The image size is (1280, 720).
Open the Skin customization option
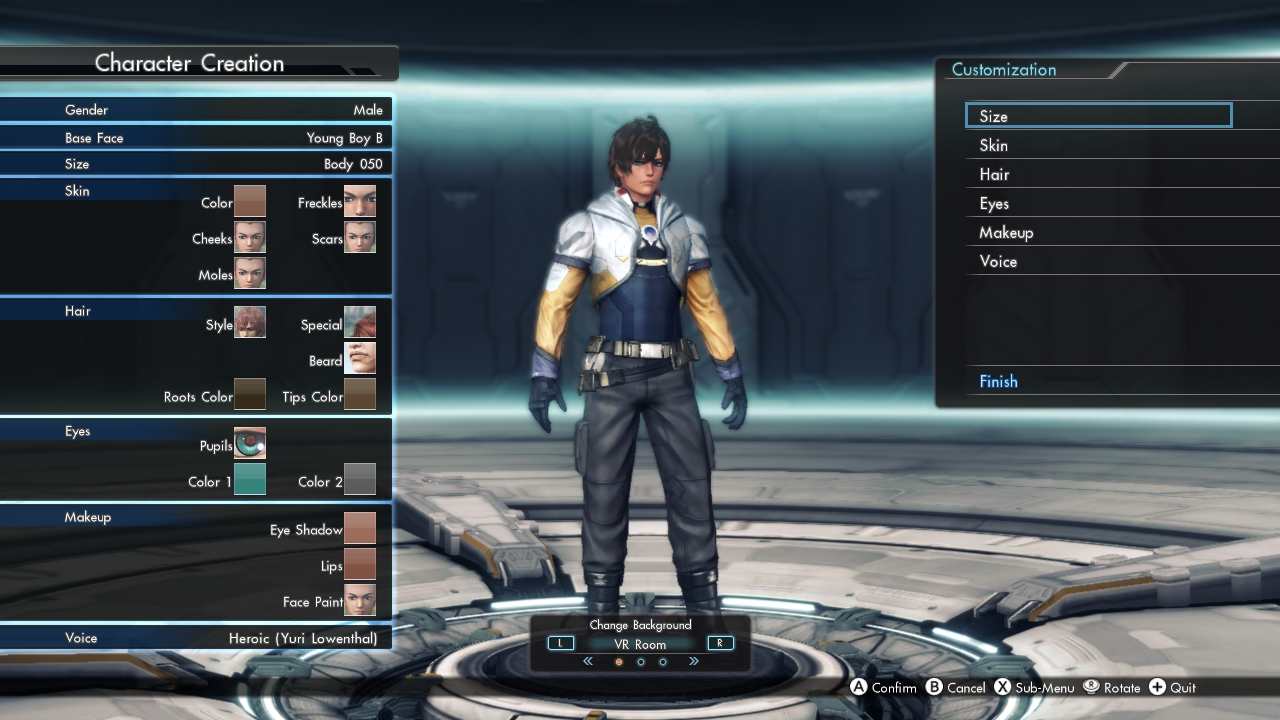1100,145
